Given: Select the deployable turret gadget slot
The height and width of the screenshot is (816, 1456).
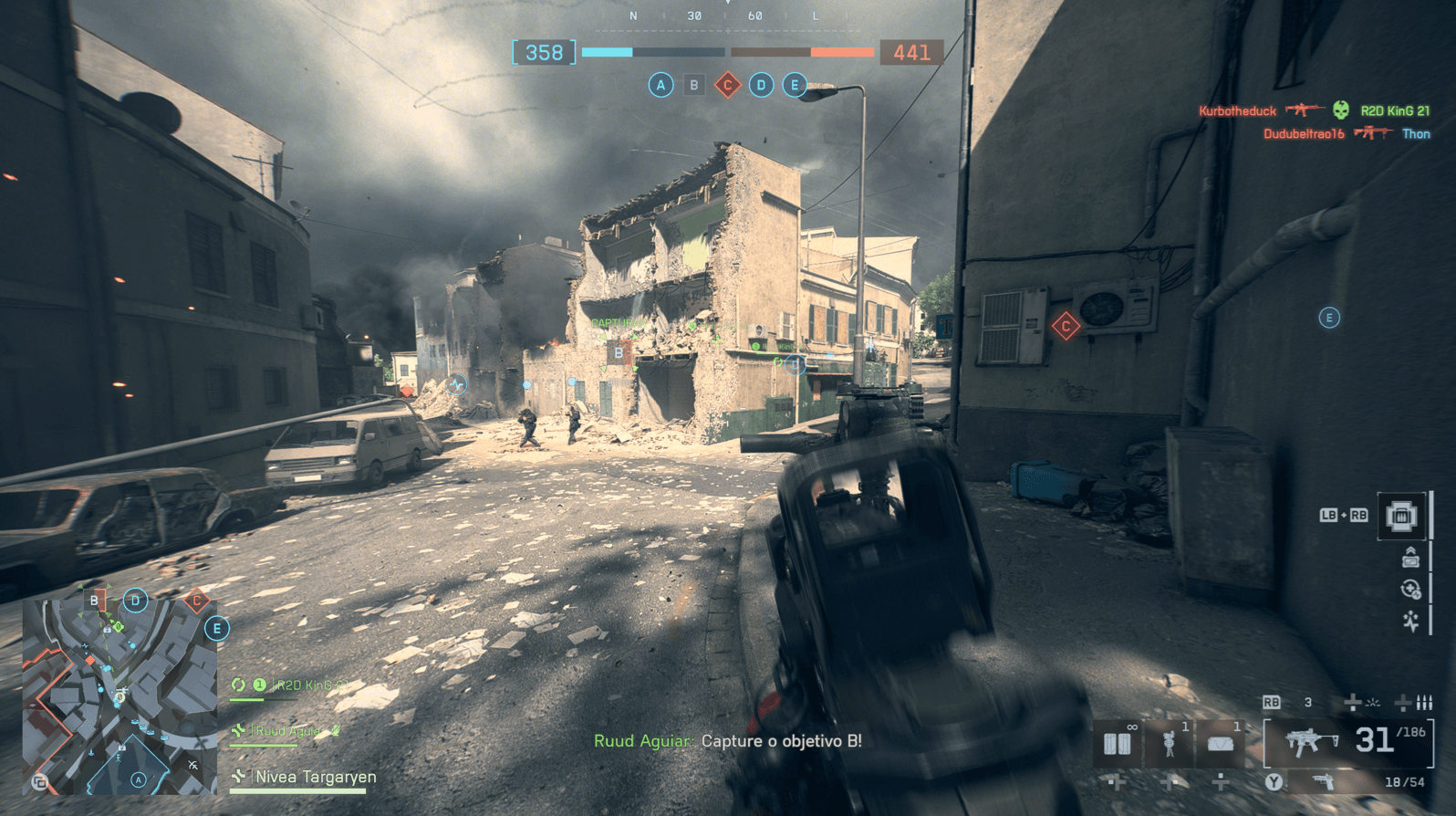Looking at the screenshot, I should 1170,743.
